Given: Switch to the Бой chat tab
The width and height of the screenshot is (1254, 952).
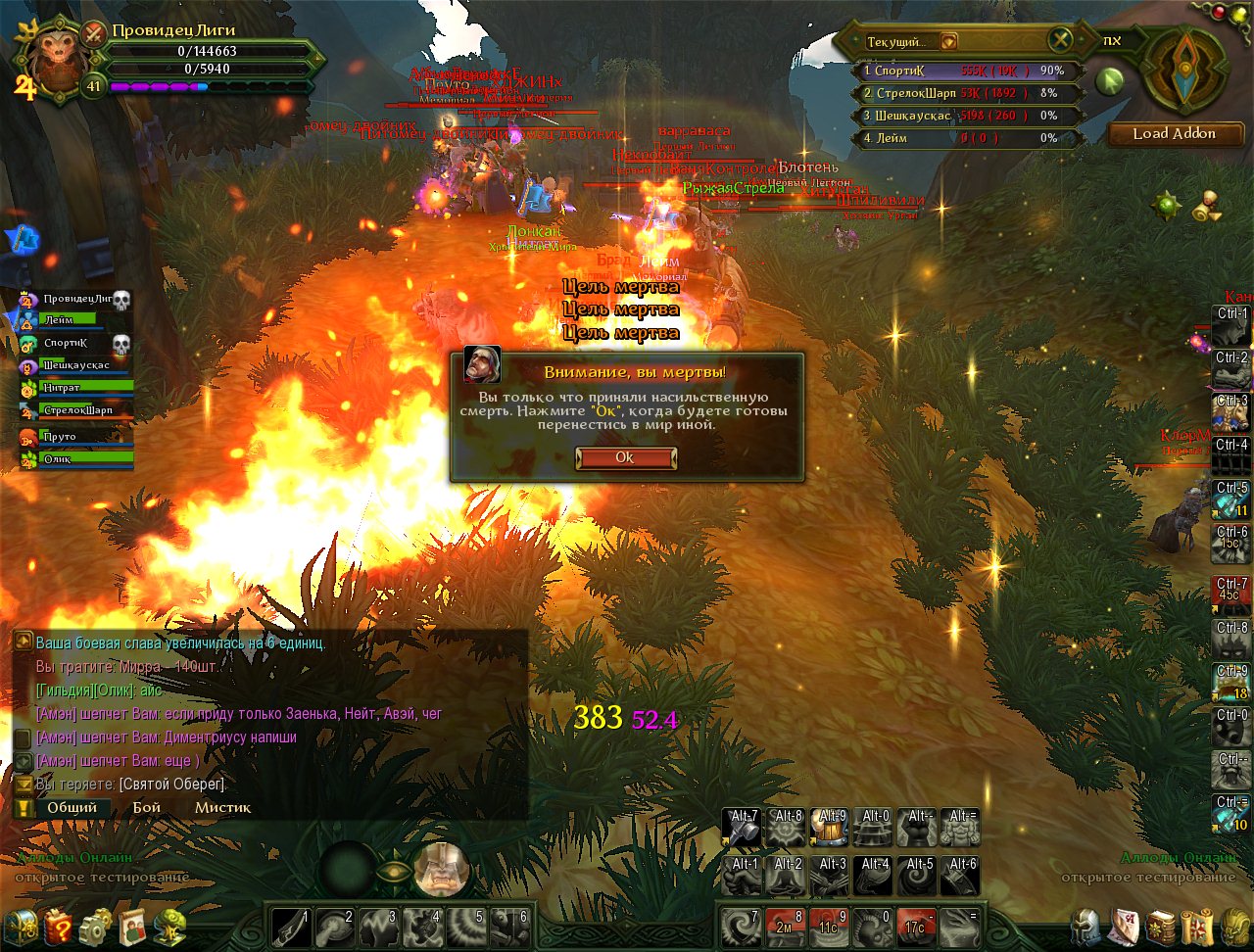Looking at the screenshot, I should click(147, 808).
